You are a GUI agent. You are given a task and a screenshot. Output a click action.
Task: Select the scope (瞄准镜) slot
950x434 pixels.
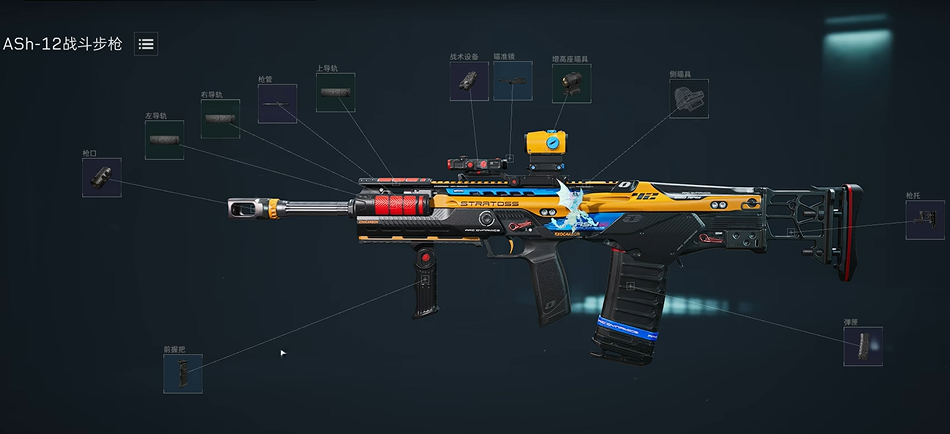pos(512,81)
